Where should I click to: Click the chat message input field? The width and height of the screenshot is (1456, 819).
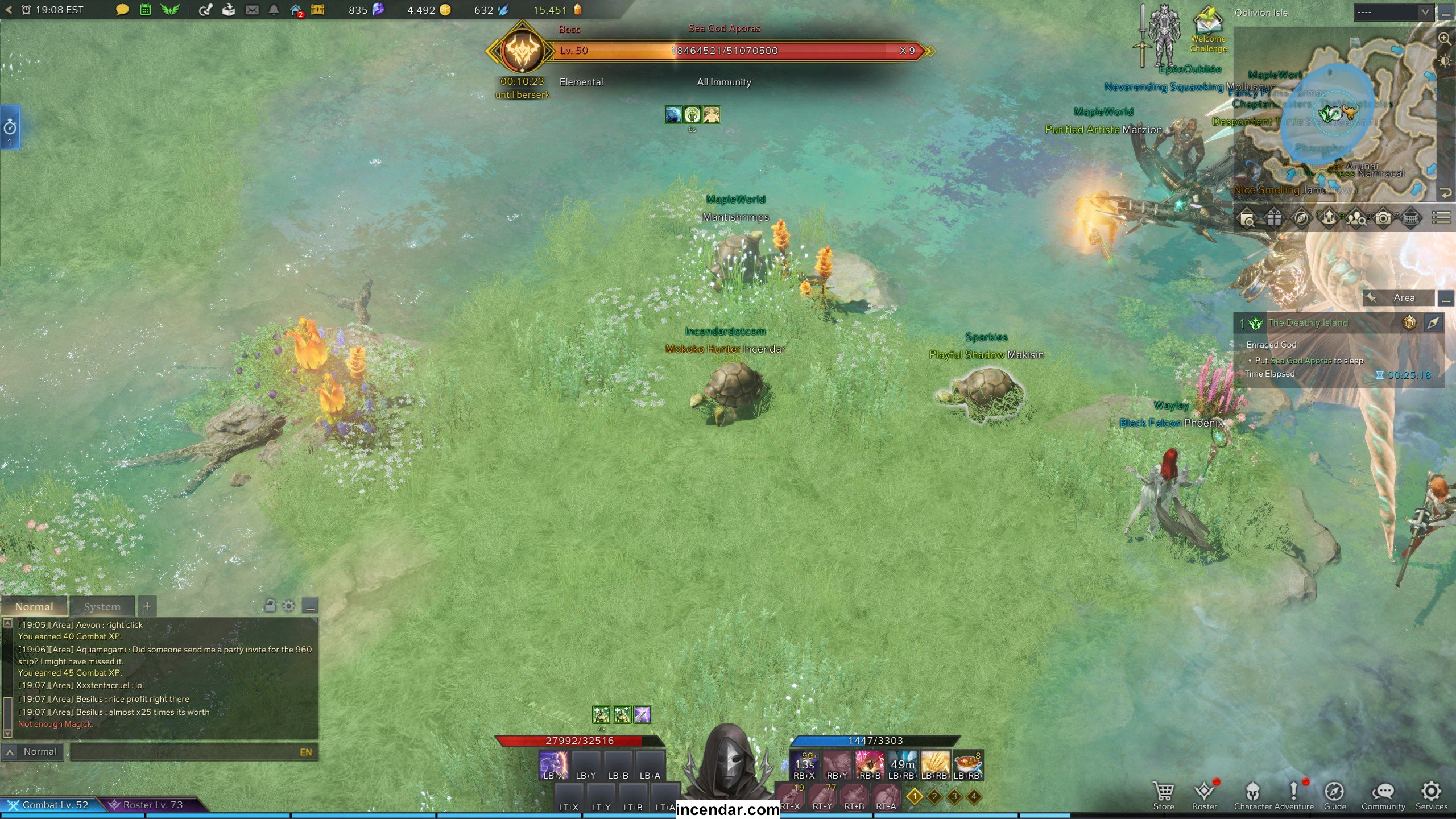182,752
